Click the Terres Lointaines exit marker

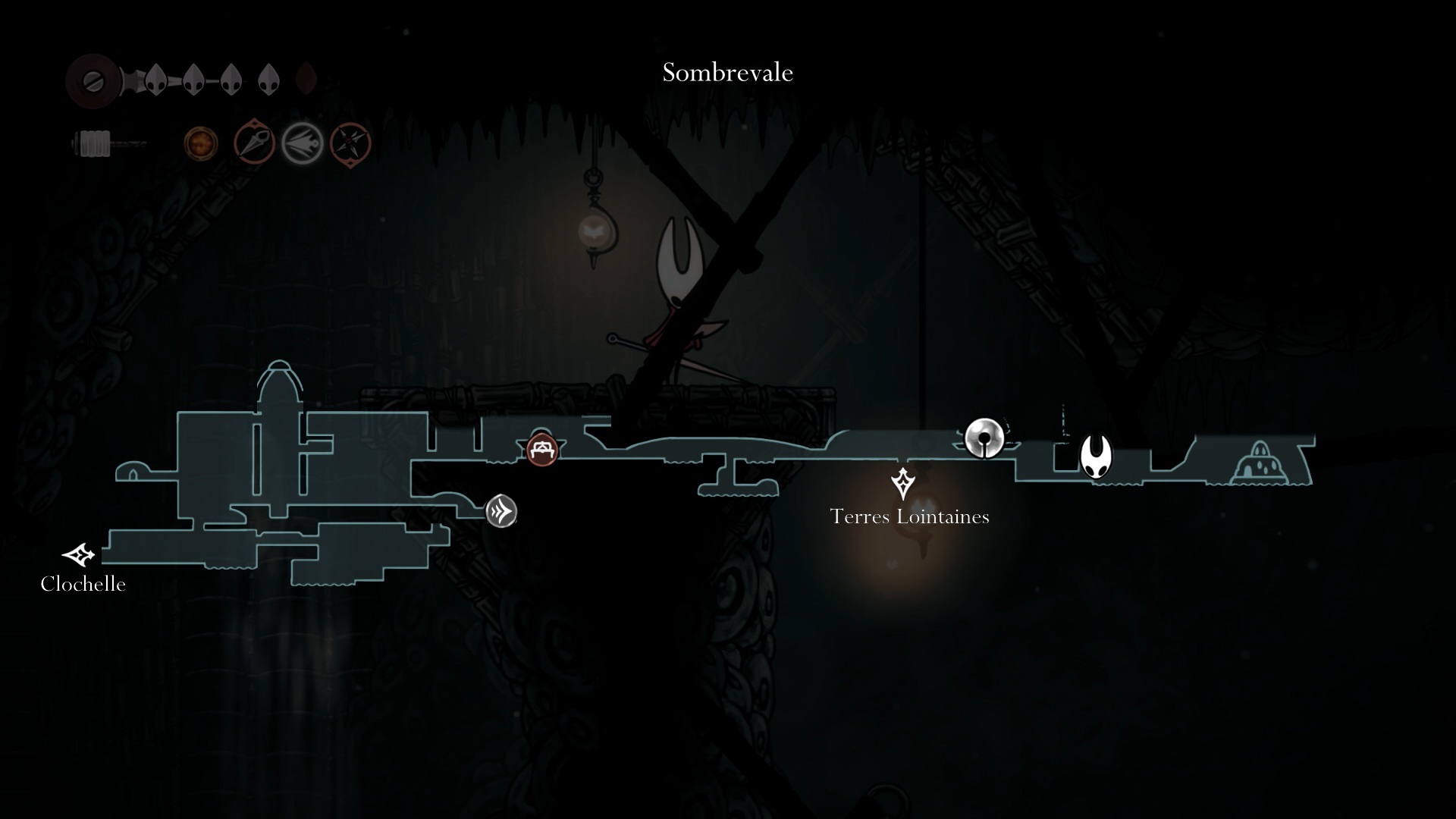pos(902,483)
